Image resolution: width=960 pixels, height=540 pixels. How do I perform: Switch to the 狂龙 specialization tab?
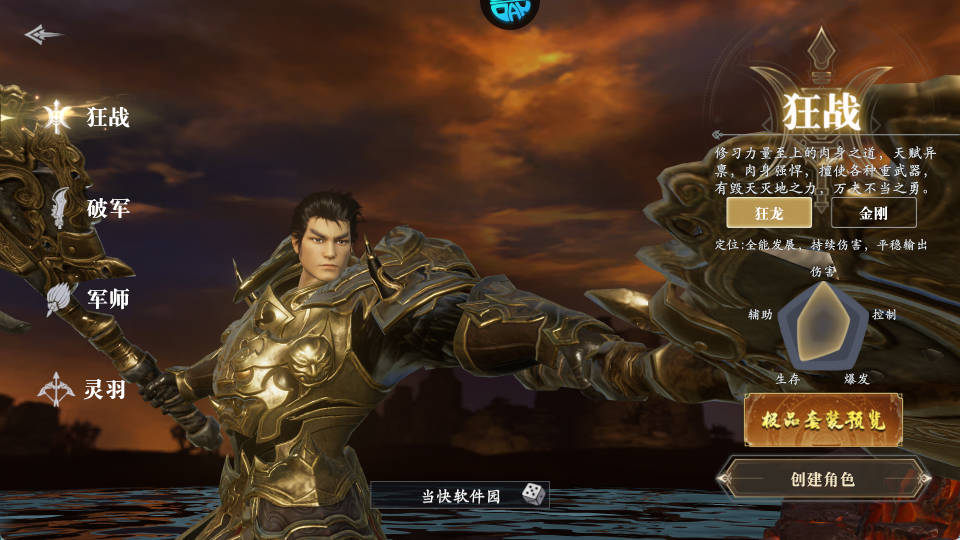click(769, 213)
